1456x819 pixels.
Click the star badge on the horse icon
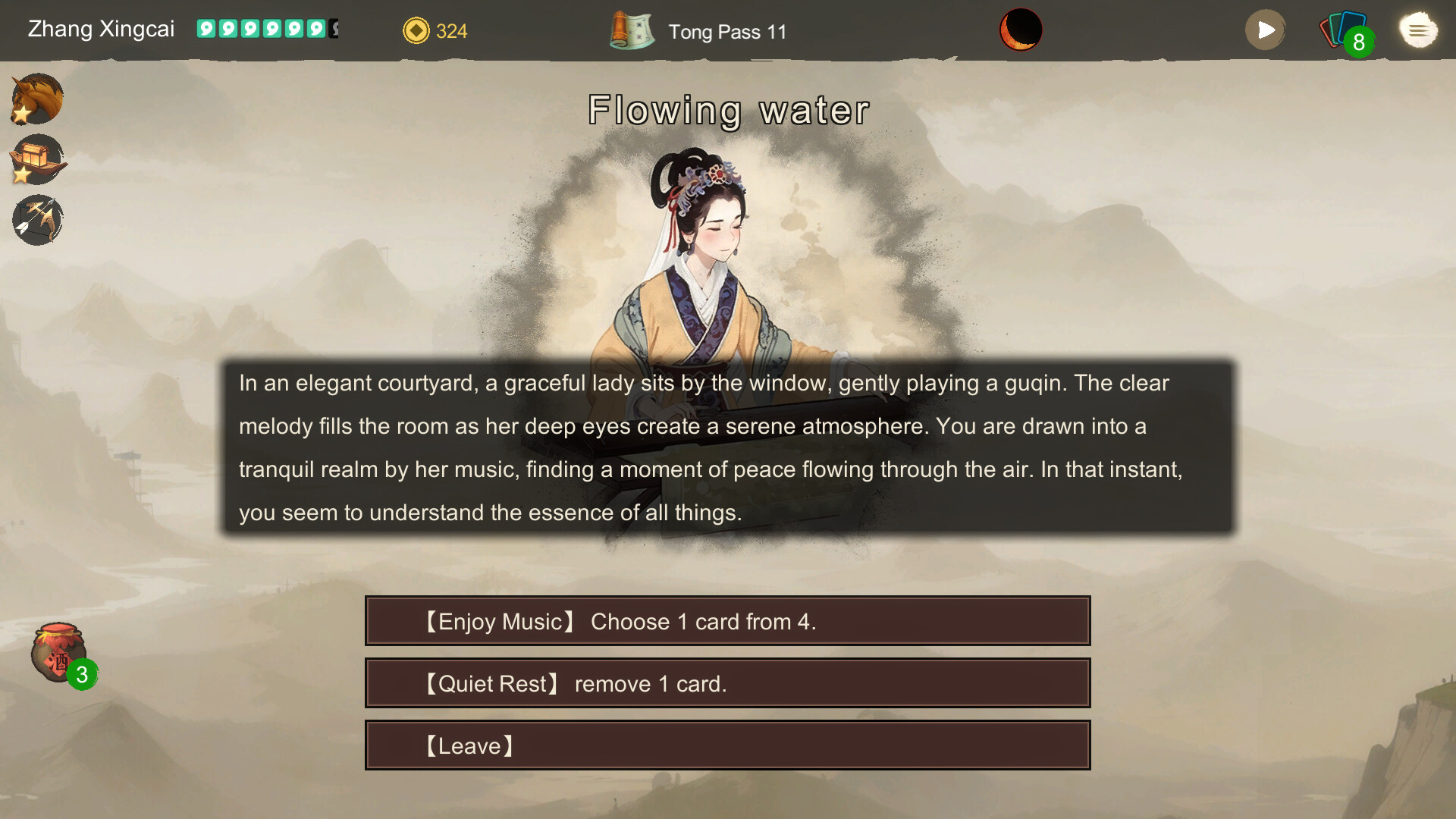tap(23, 114)
